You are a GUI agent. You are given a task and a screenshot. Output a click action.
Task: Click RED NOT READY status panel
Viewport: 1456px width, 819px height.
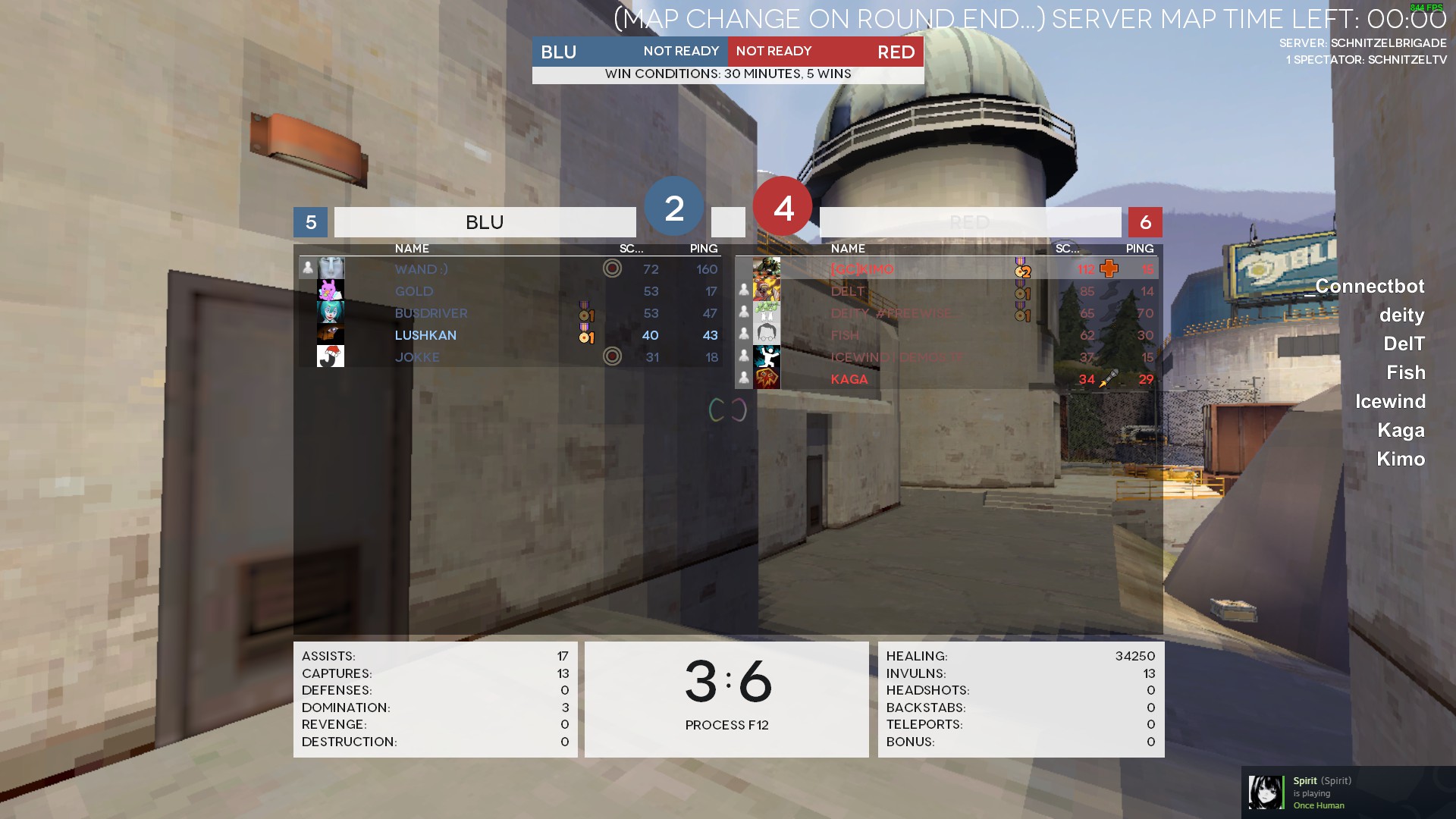click(826, 52)
